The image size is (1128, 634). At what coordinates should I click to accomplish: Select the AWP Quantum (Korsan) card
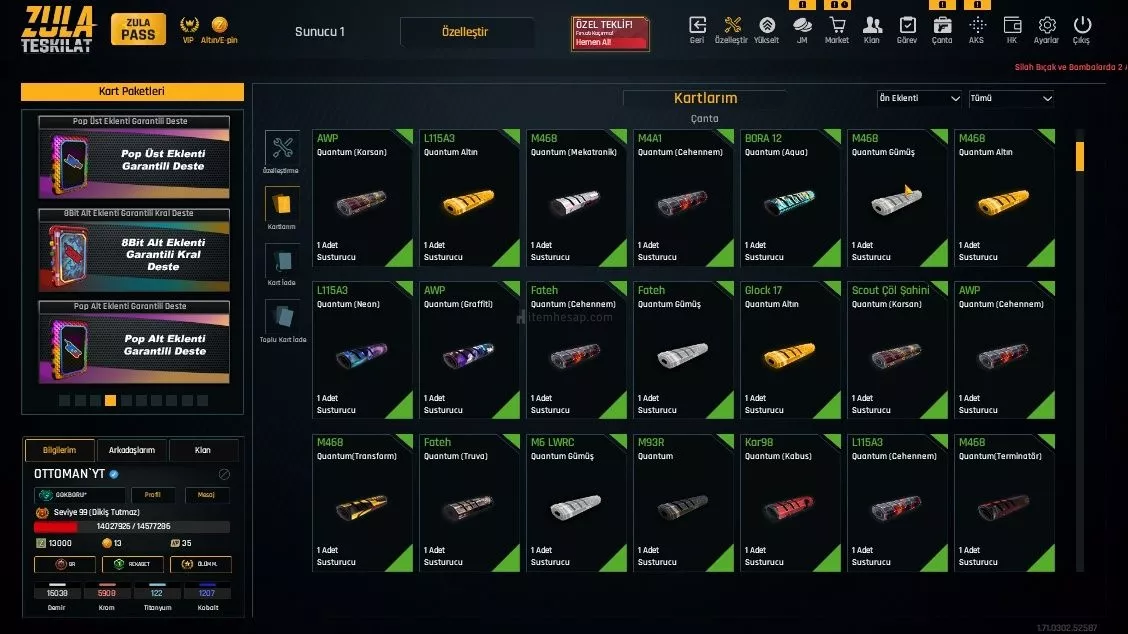coord(362,197)
